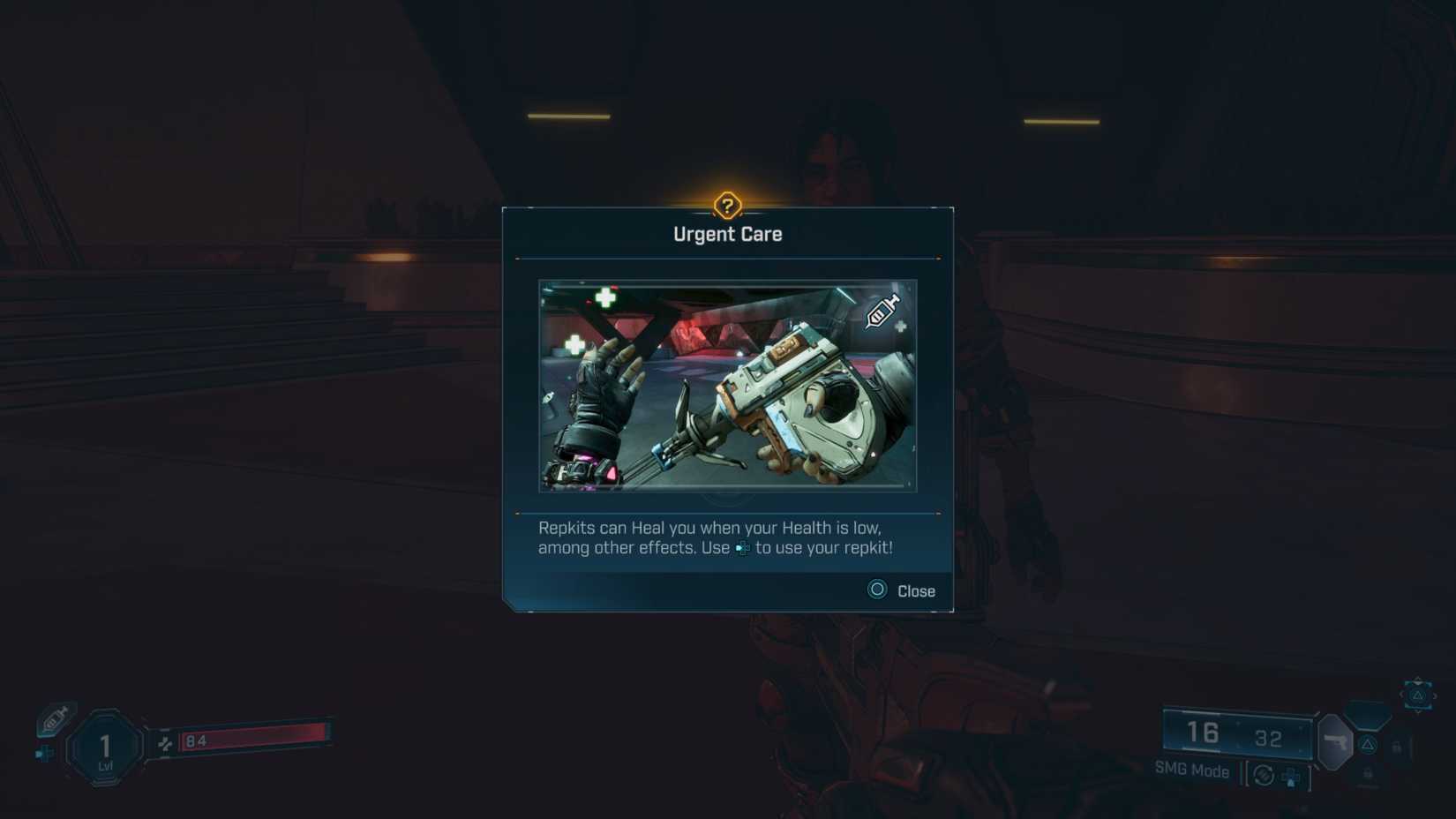Expand the Urgent Care tutorial image
1456x819 pixels.
click(727, 385)
